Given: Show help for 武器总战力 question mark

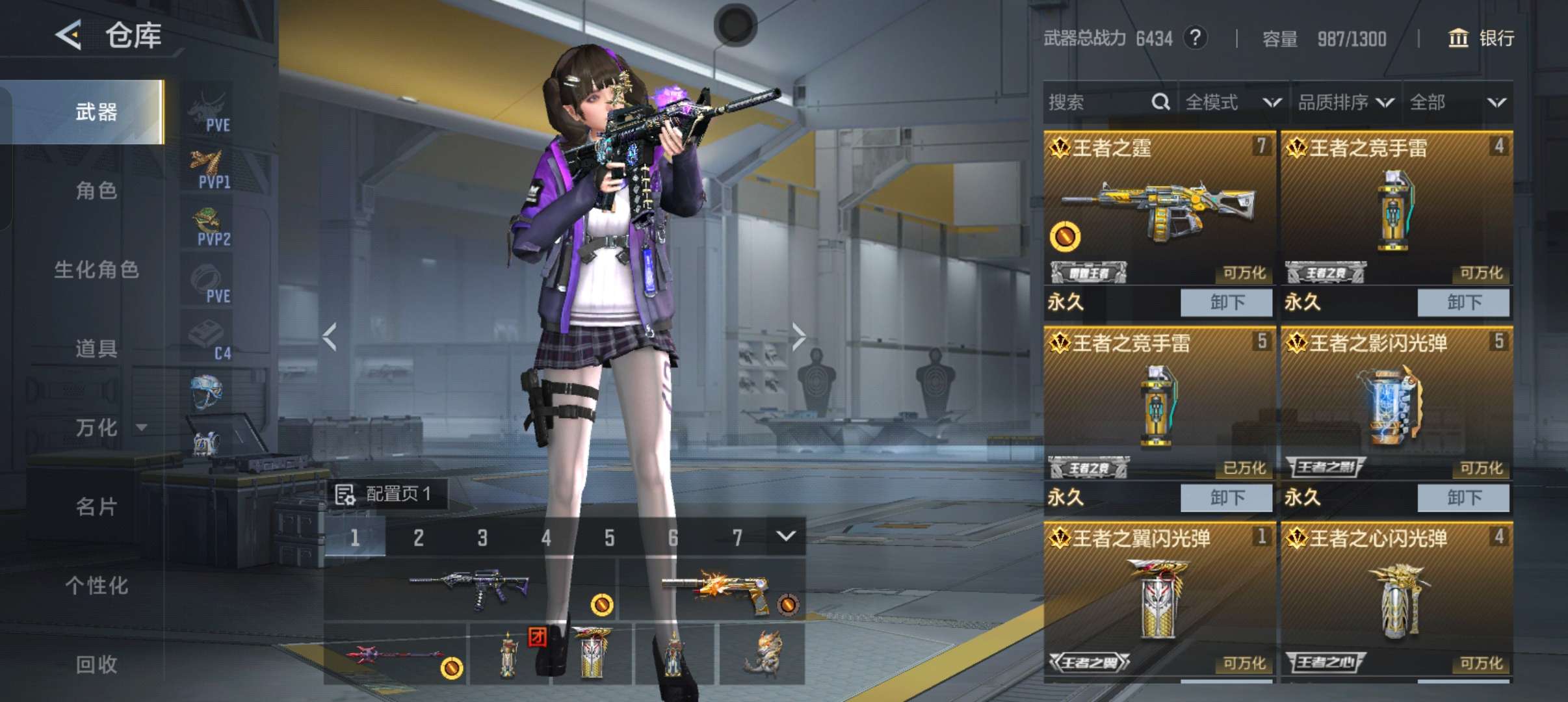Looking at the screenshot, I should pyautogui.click(x=1195, y=38).
